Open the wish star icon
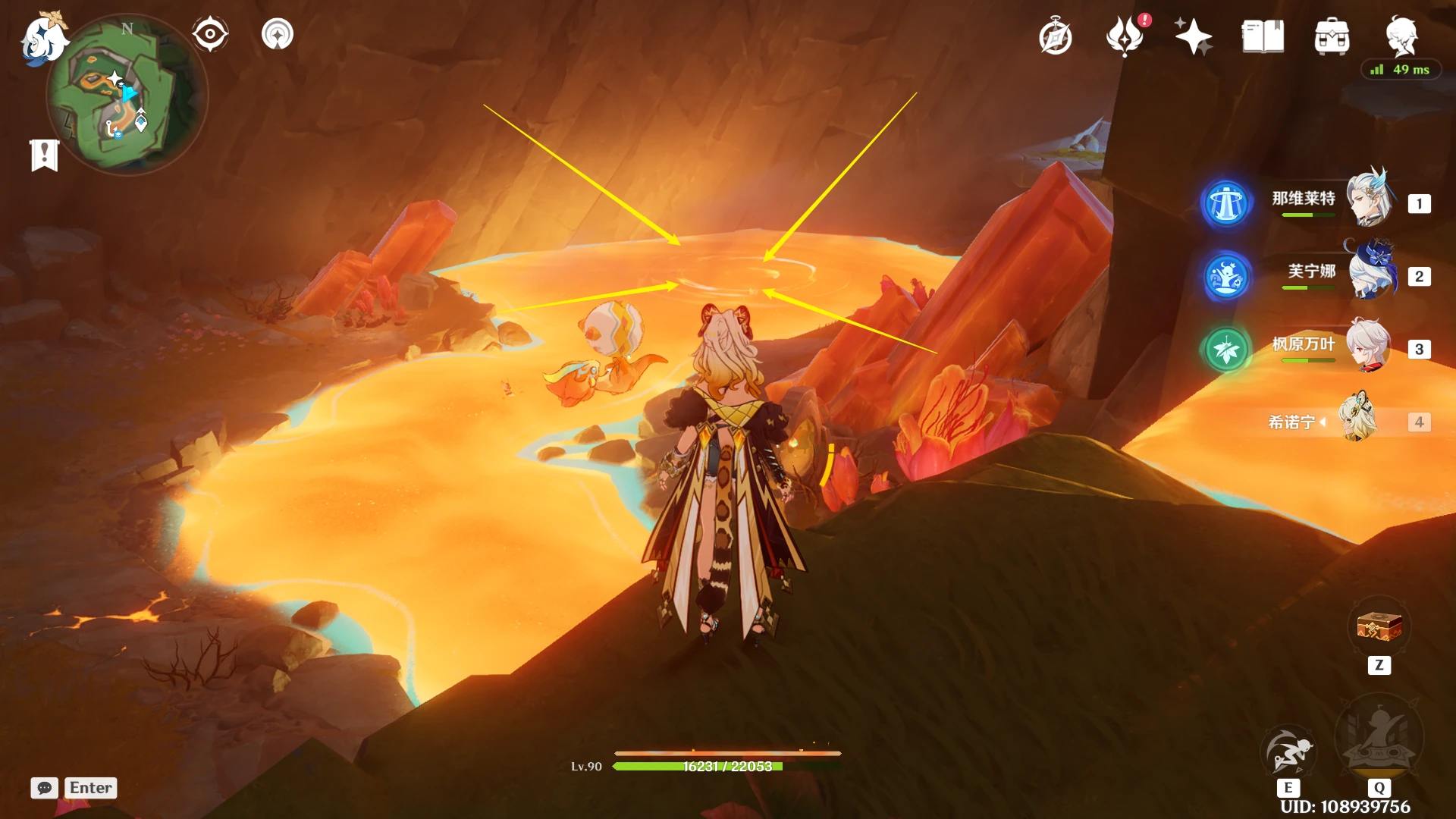This screenshot has width=1456, height=819. [x=1193, y=36]
